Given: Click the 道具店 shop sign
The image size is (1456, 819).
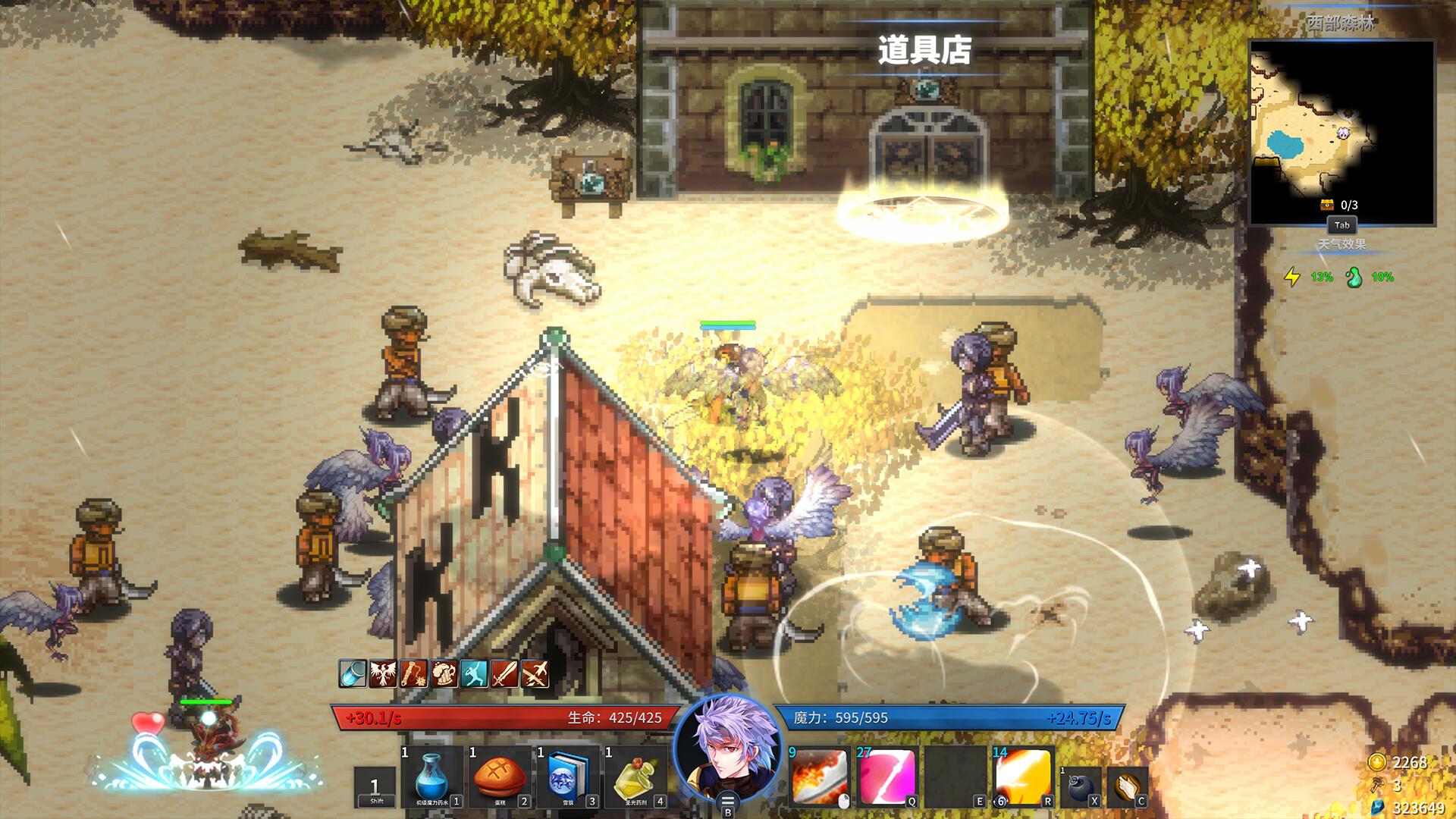Looking at the screenshot, I should click(x=927, y=47).
